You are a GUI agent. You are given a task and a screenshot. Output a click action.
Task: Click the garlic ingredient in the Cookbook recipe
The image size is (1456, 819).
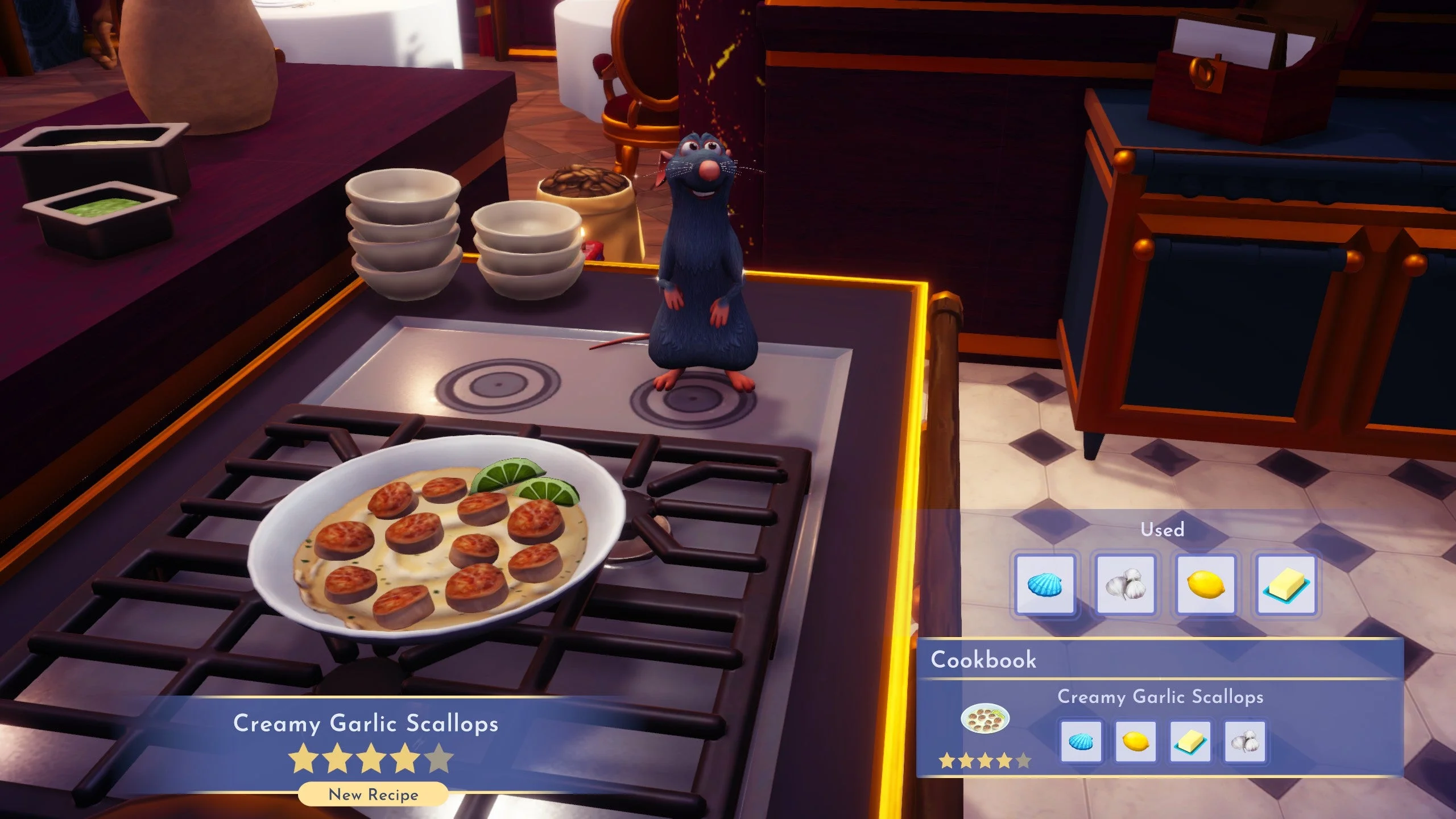click(x=1244, y=742)
